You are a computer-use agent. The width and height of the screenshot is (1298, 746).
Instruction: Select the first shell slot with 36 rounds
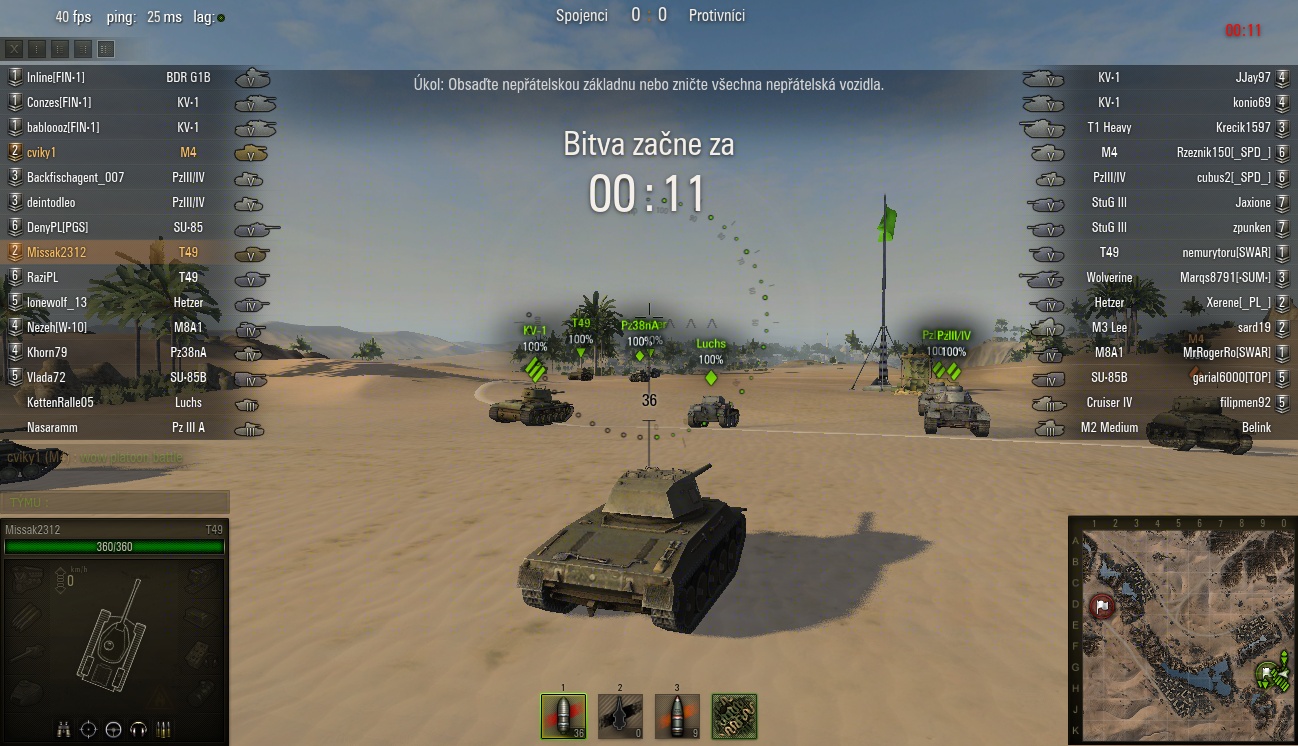563,716
